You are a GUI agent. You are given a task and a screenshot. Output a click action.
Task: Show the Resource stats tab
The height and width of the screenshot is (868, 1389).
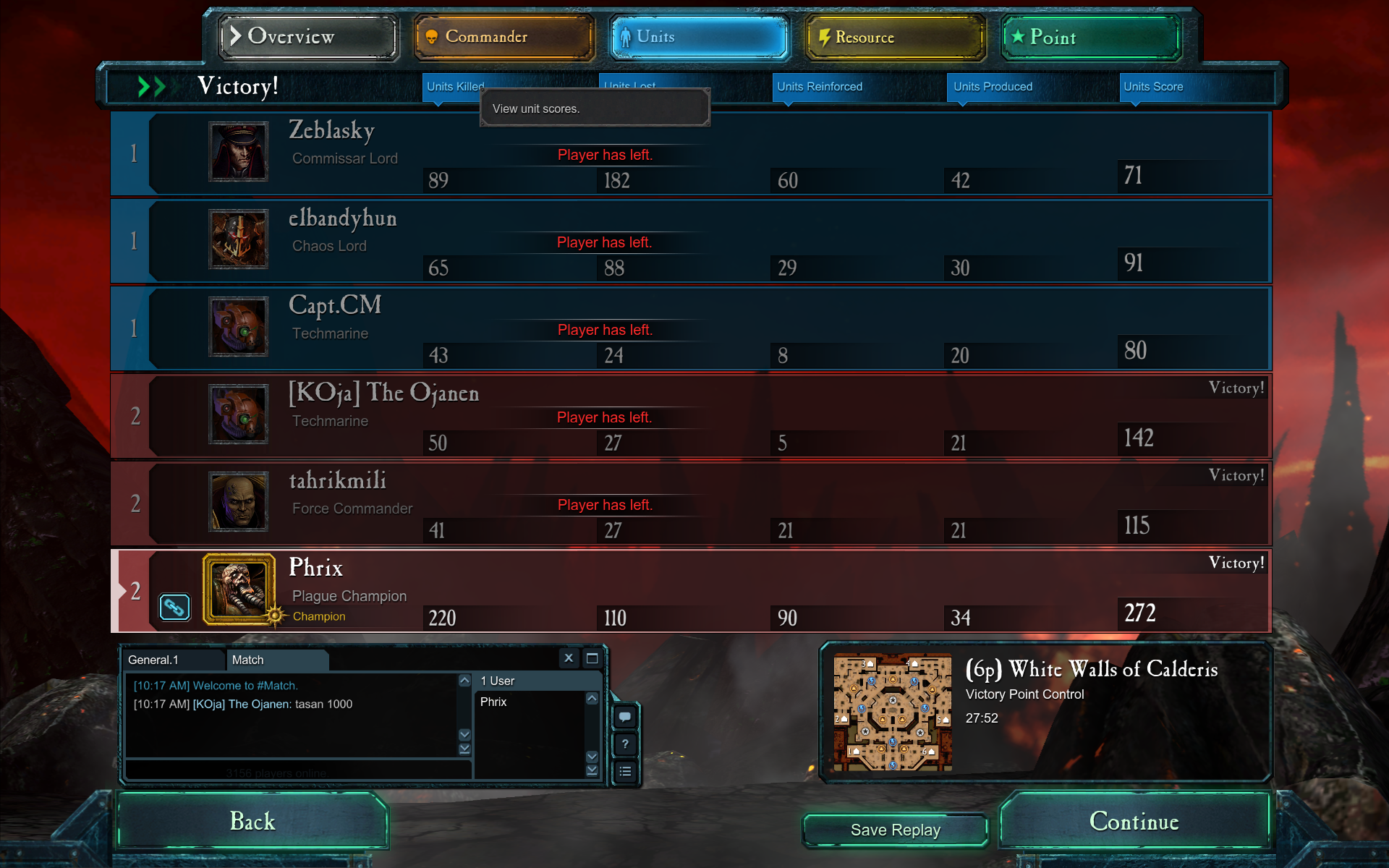(895, 37)
